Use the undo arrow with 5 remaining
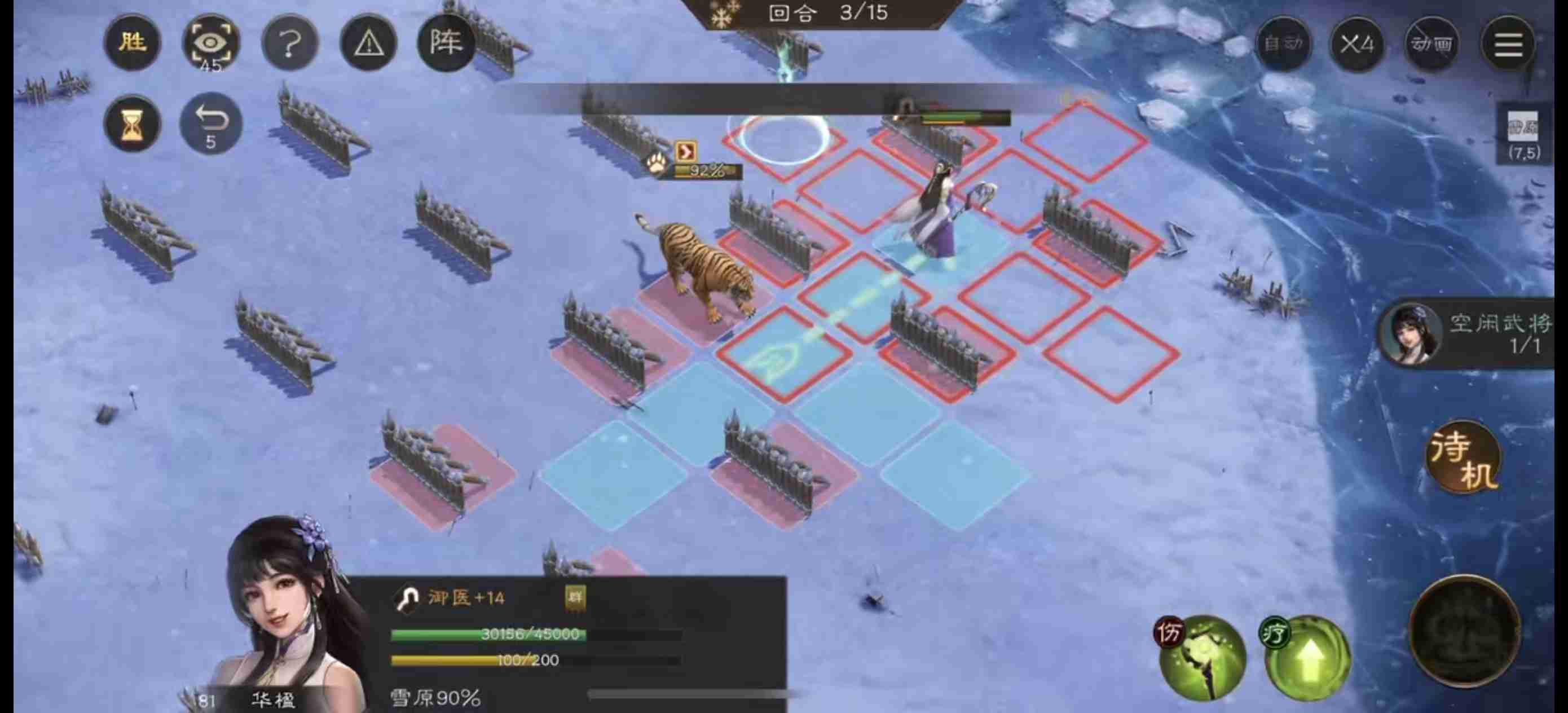Screen dimensions: 1568x713 click(x=210, y=120)
